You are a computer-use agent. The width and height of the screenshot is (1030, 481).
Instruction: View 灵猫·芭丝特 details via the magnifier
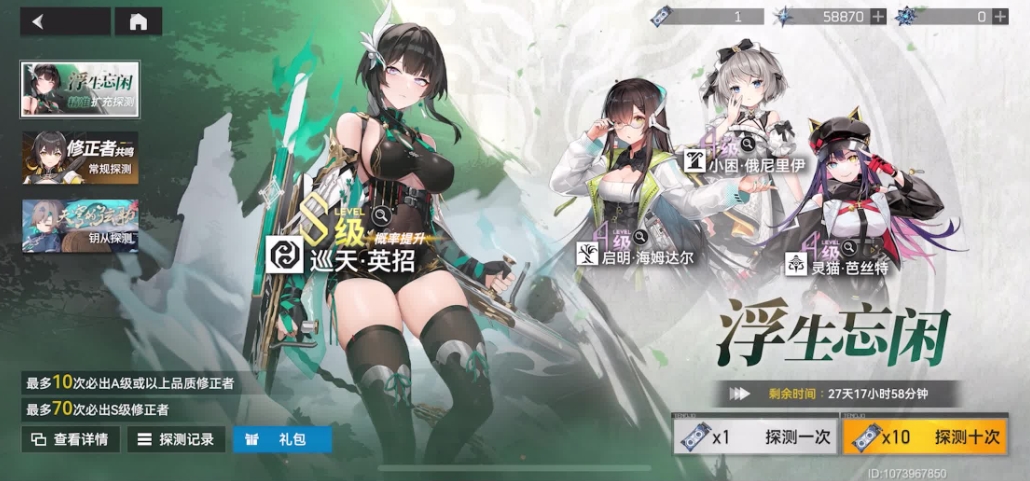click(847, 246)
